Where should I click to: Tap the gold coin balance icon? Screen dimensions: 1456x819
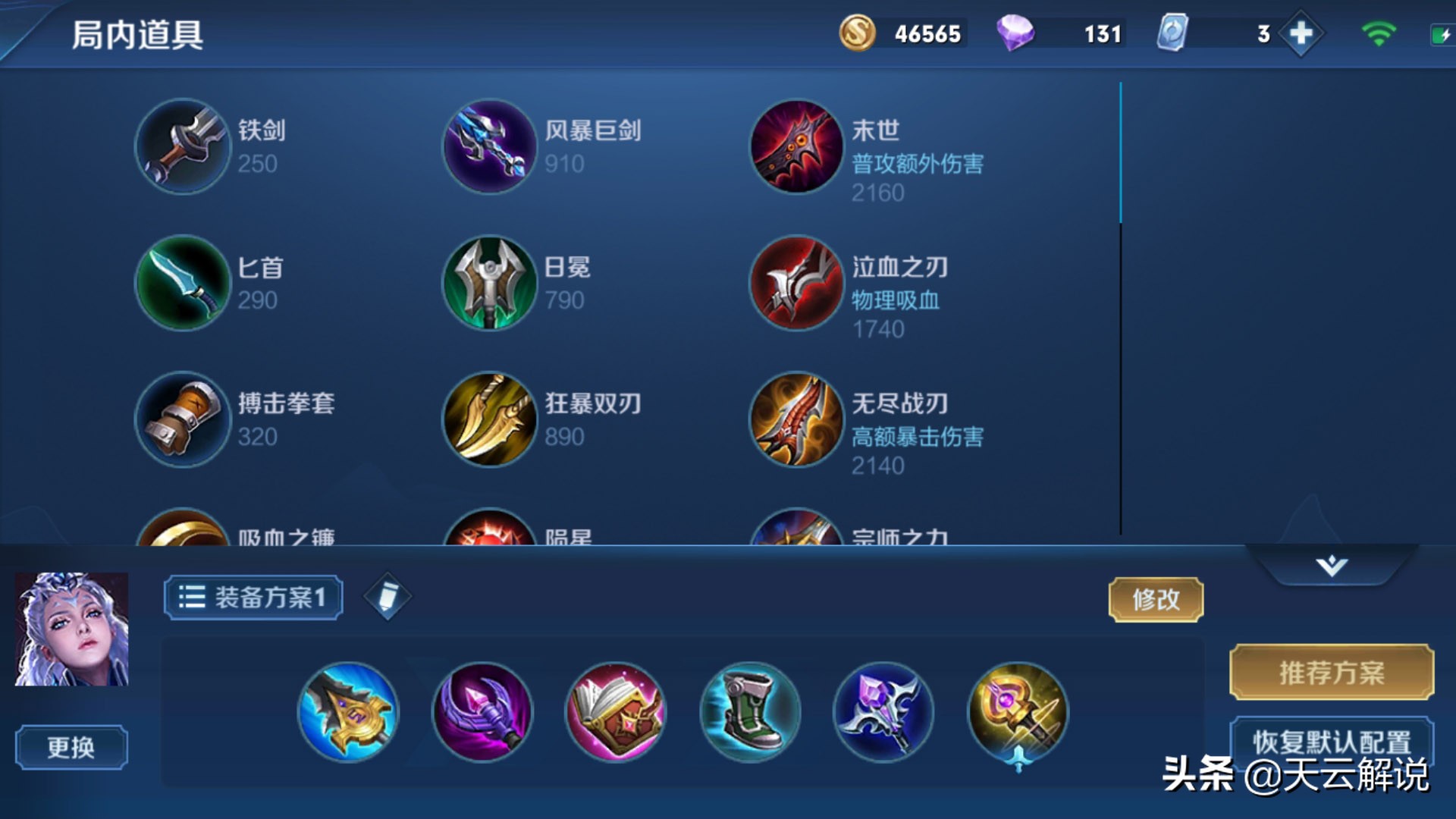point(857,33)
